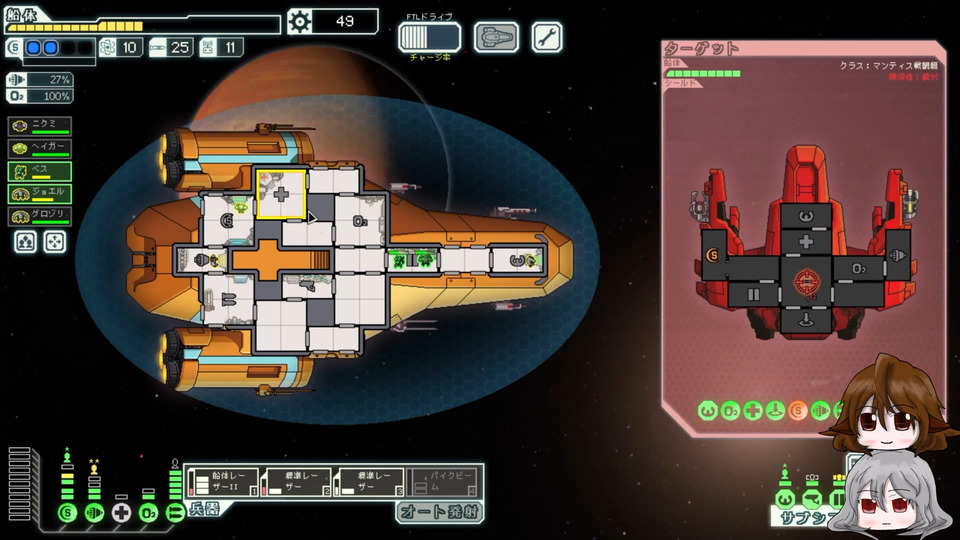This screenshot has height=540, width=960.
Task: Select unpowered バイクビーム weapon slot 4
Action: 443,482
